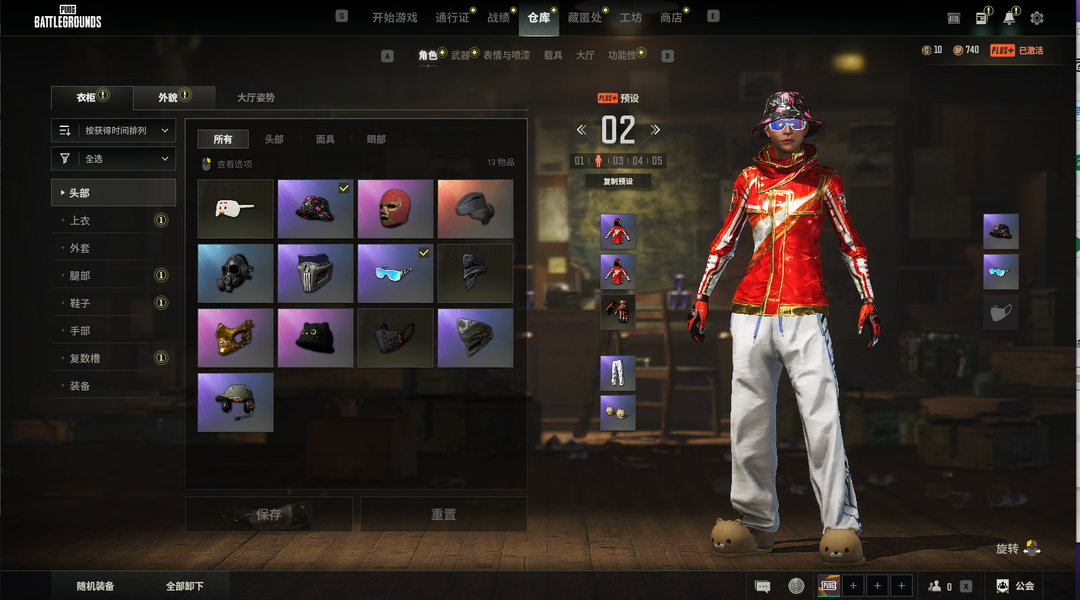The image size is (1080, 600).
Task: Open the 大厅姿势 tab
Action: tap(256, 98)
